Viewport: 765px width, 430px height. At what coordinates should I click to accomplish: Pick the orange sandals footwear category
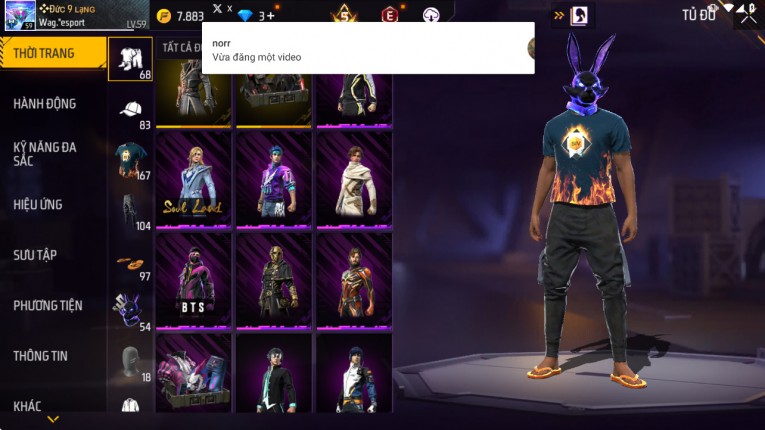[129, 263]
